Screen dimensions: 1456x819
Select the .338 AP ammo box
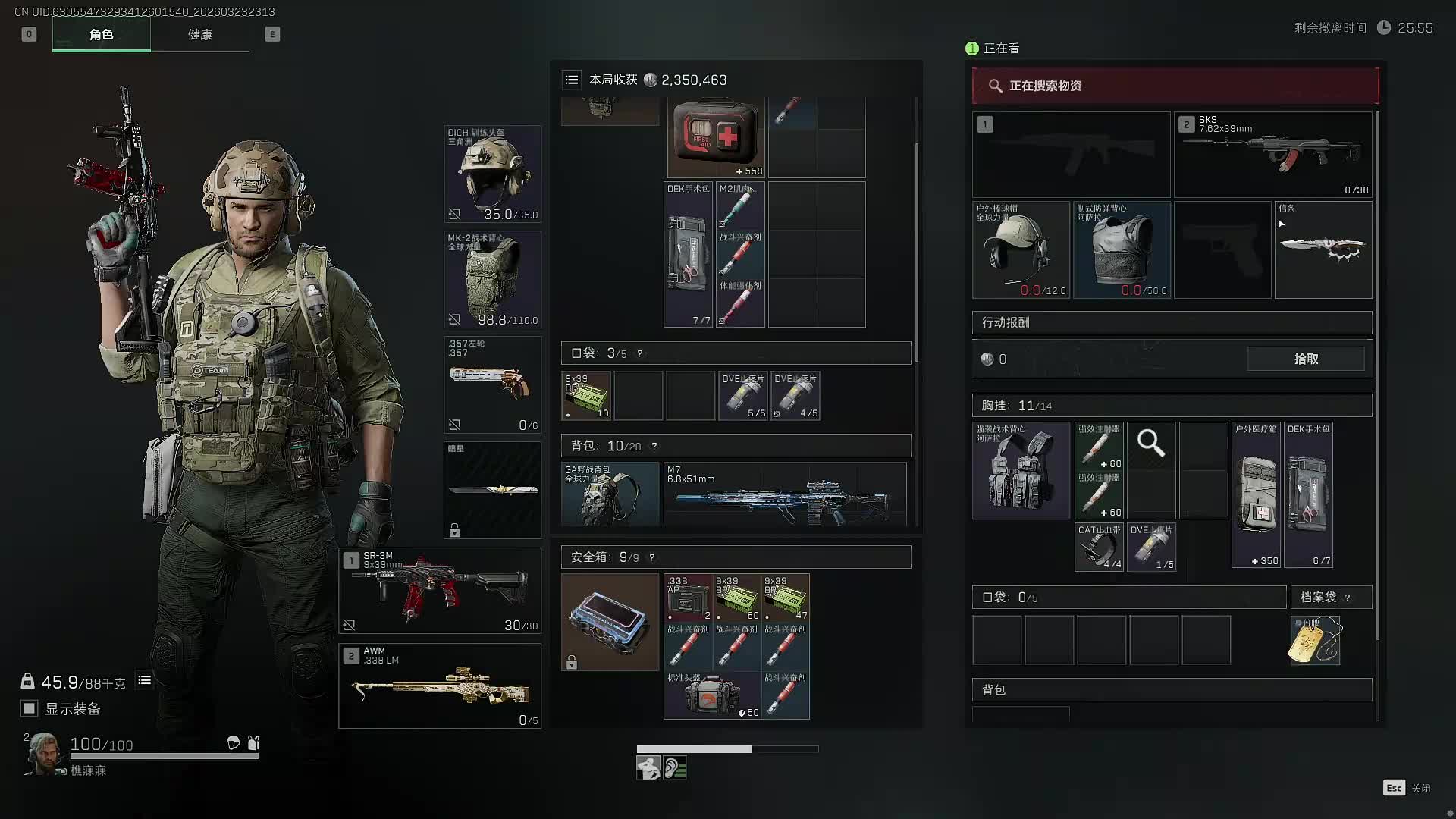coord(688,598)
